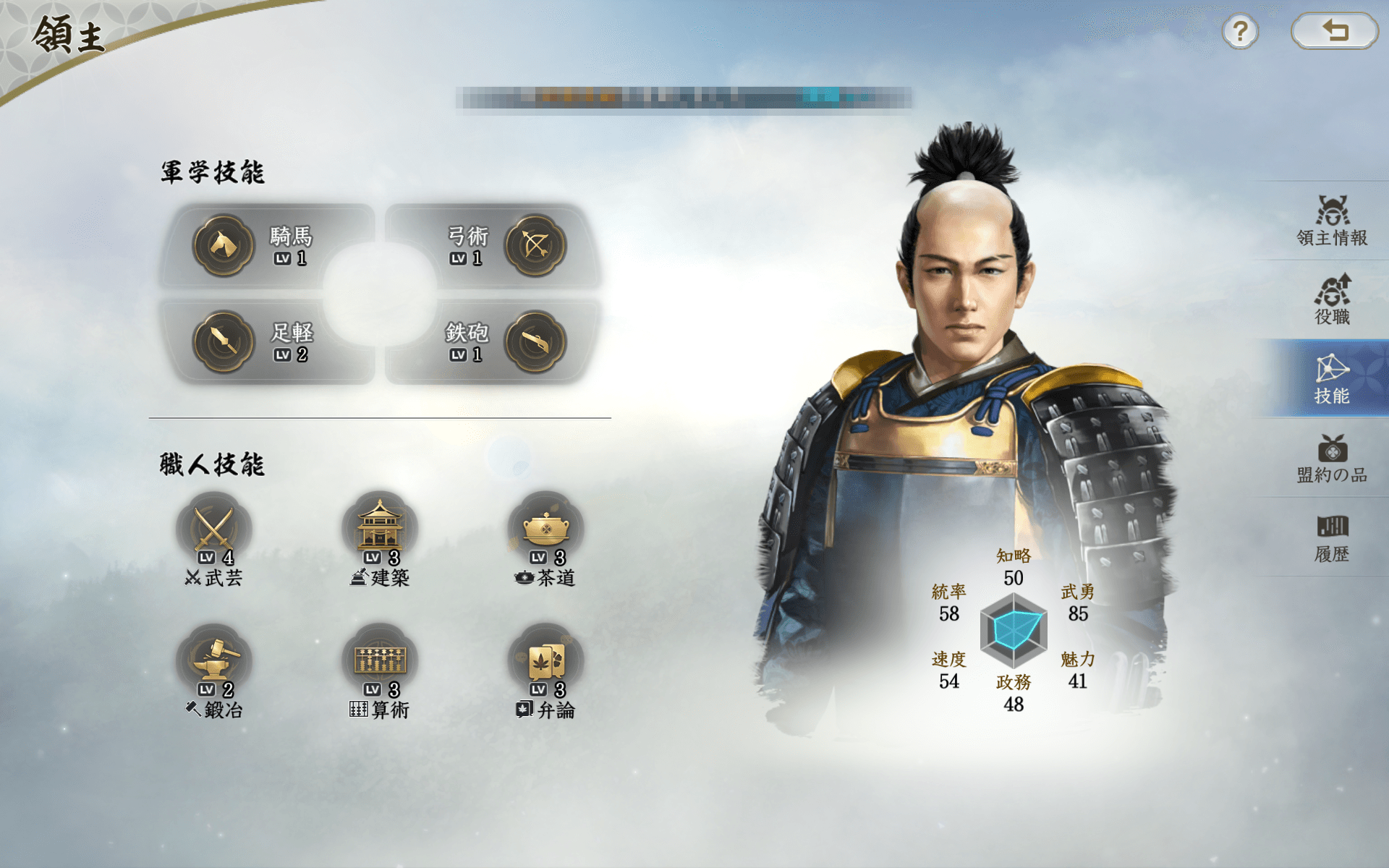Open the 履歴 history tab
This screenshot has height=868, width=1389.
pyautogui.click(x=1331, y=537)
